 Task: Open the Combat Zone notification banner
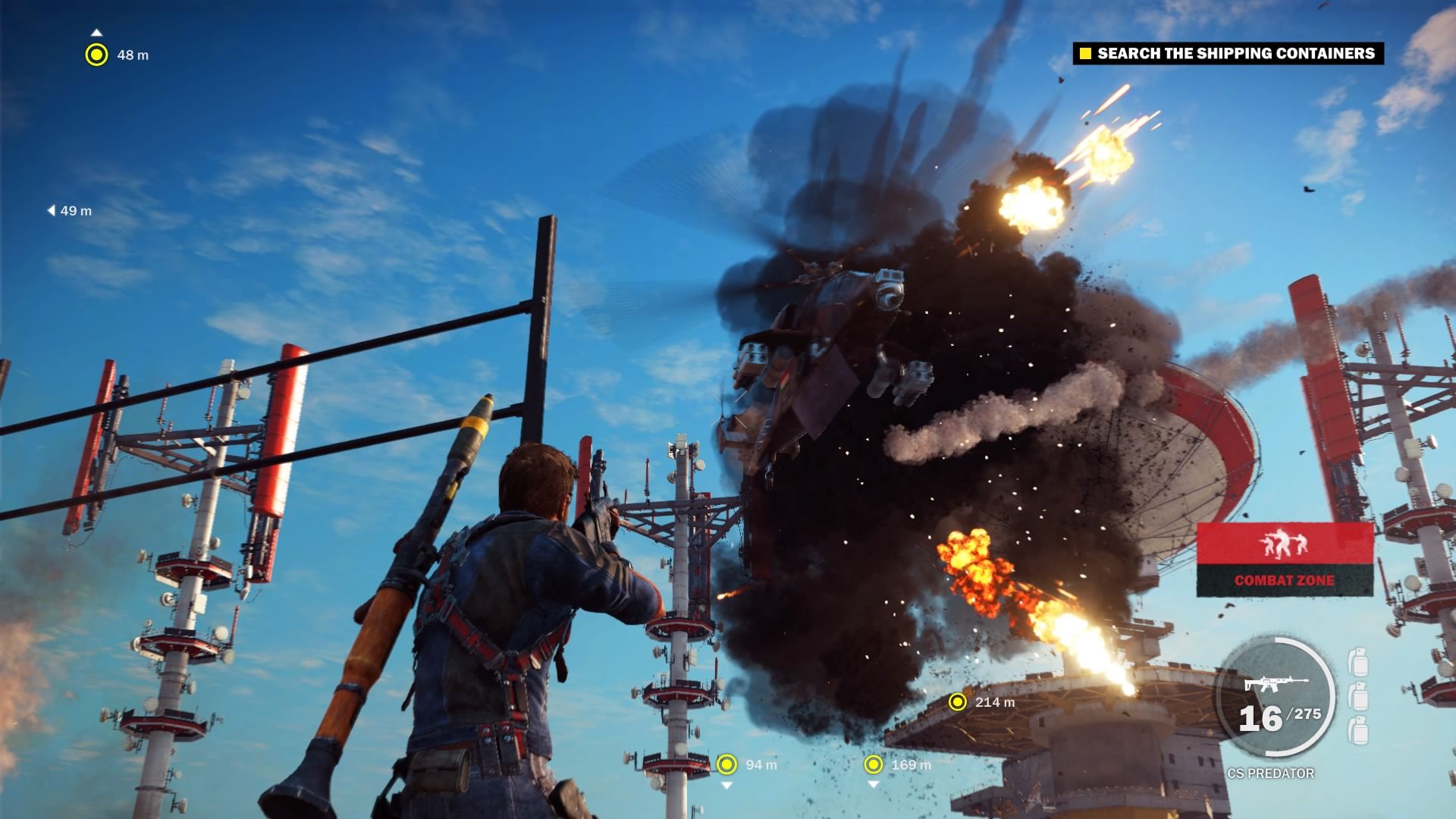point(1285,560)
